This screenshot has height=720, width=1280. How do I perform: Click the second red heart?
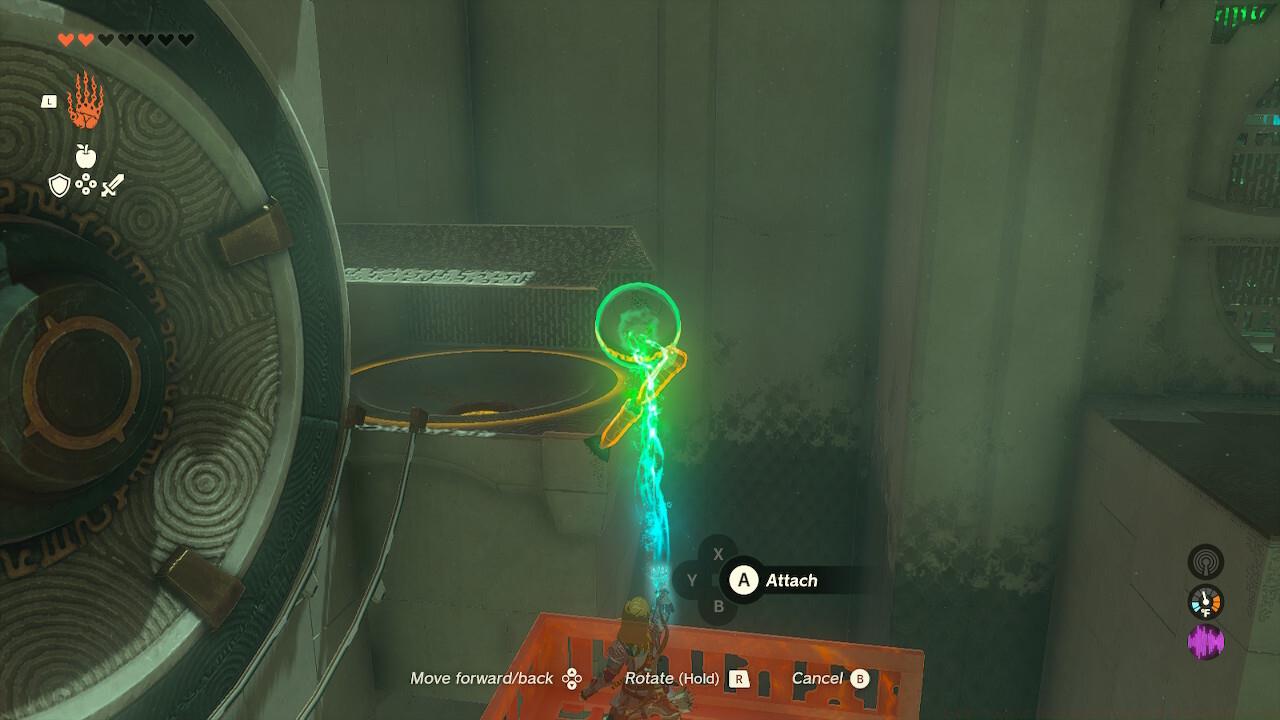click(x=84, y=39)
